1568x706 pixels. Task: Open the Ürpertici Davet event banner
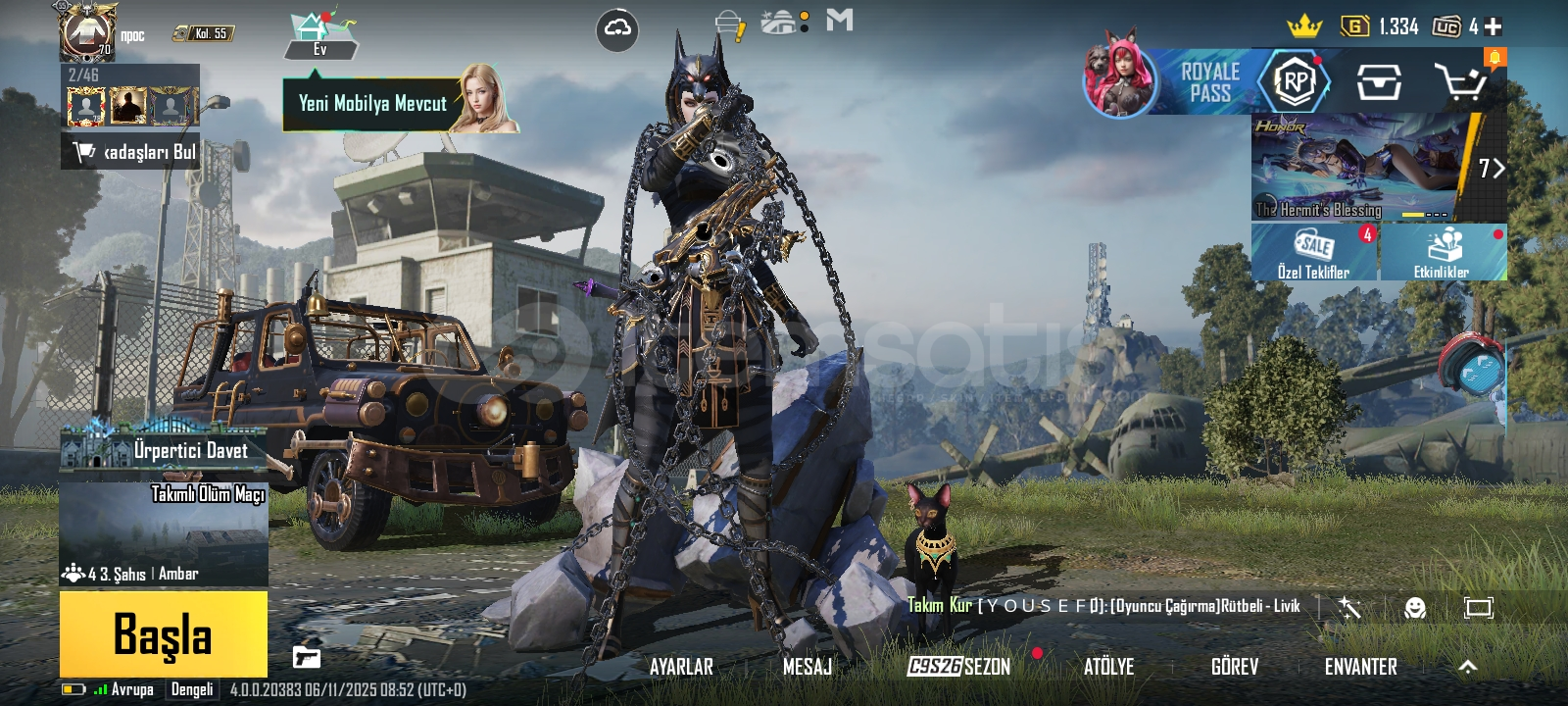(164, 449)
